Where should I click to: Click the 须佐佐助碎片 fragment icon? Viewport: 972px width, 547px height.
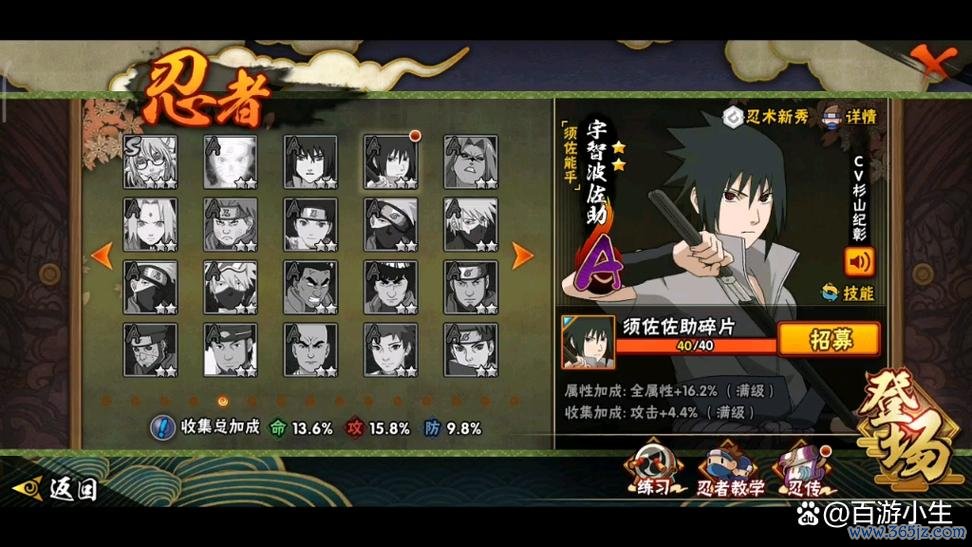(x=588, y=341)
